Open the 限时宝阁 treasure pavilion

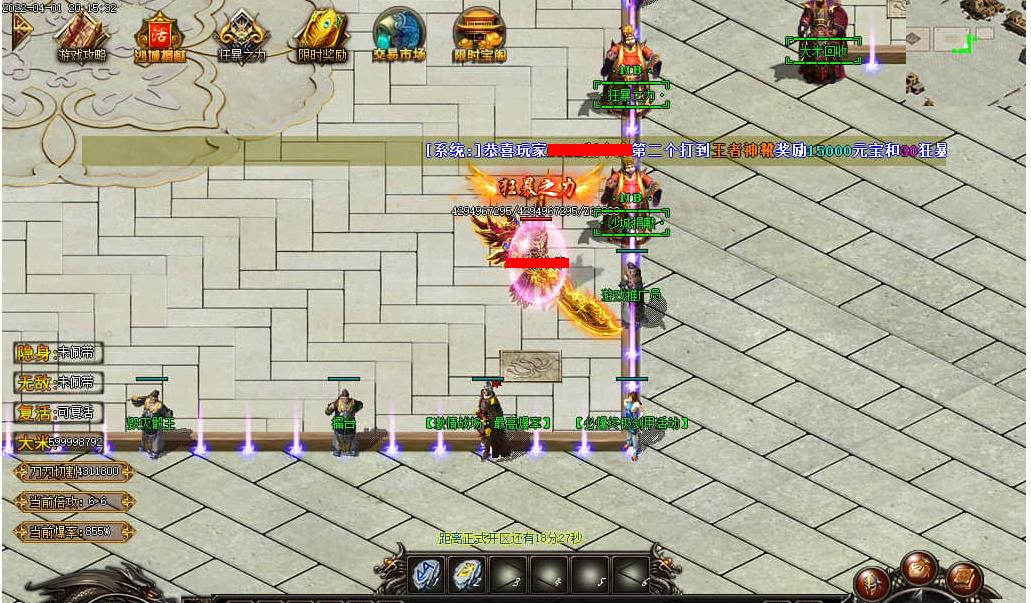pos(479,36)
